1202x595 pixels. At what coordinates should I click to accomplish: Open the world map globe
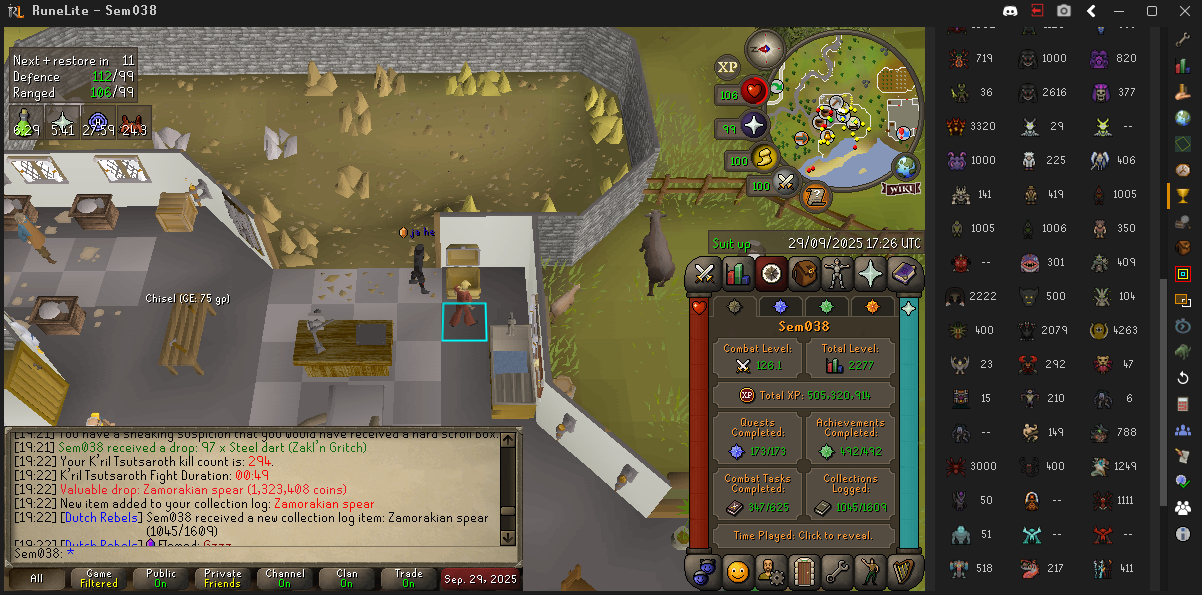coord(905,166)
